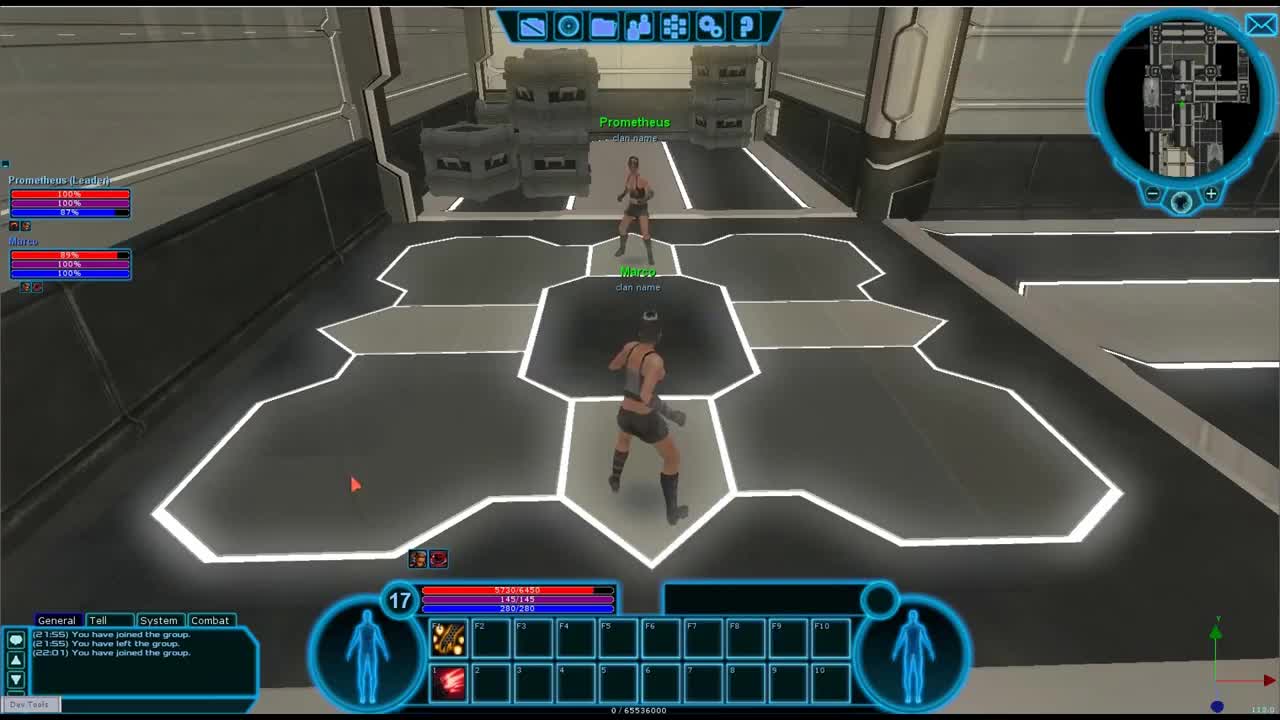Switch to the General chat tab

(x=56, y=620)
